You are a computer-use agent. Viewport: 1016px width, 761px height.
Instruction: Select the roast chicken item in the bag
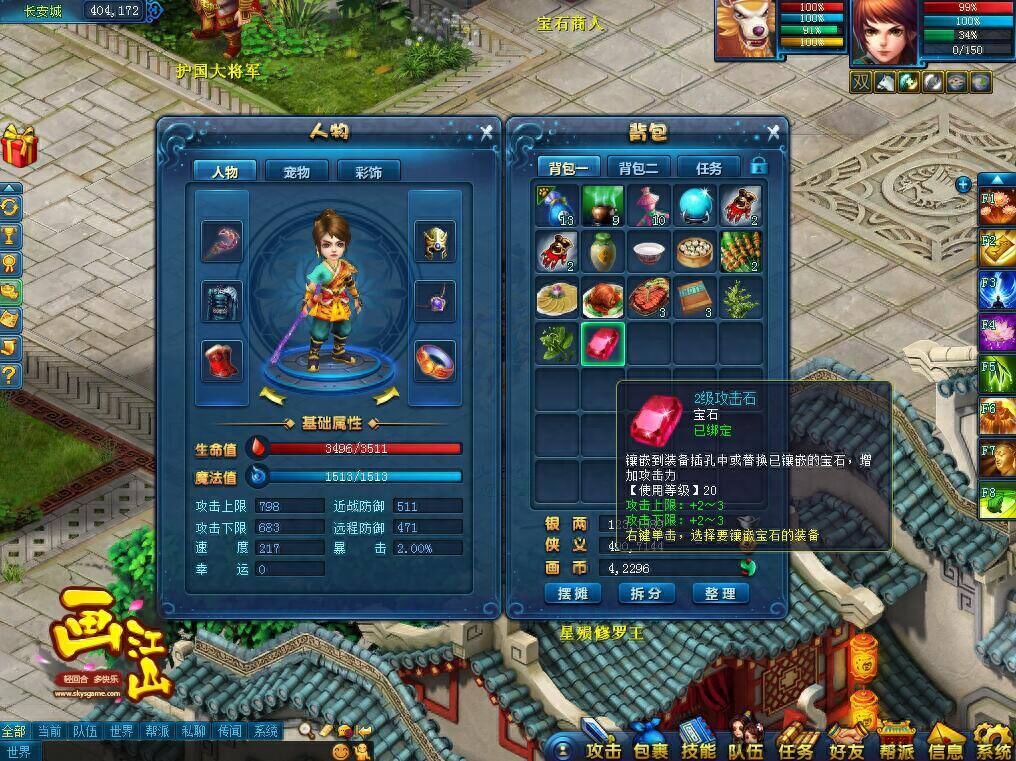click(603, 298)
